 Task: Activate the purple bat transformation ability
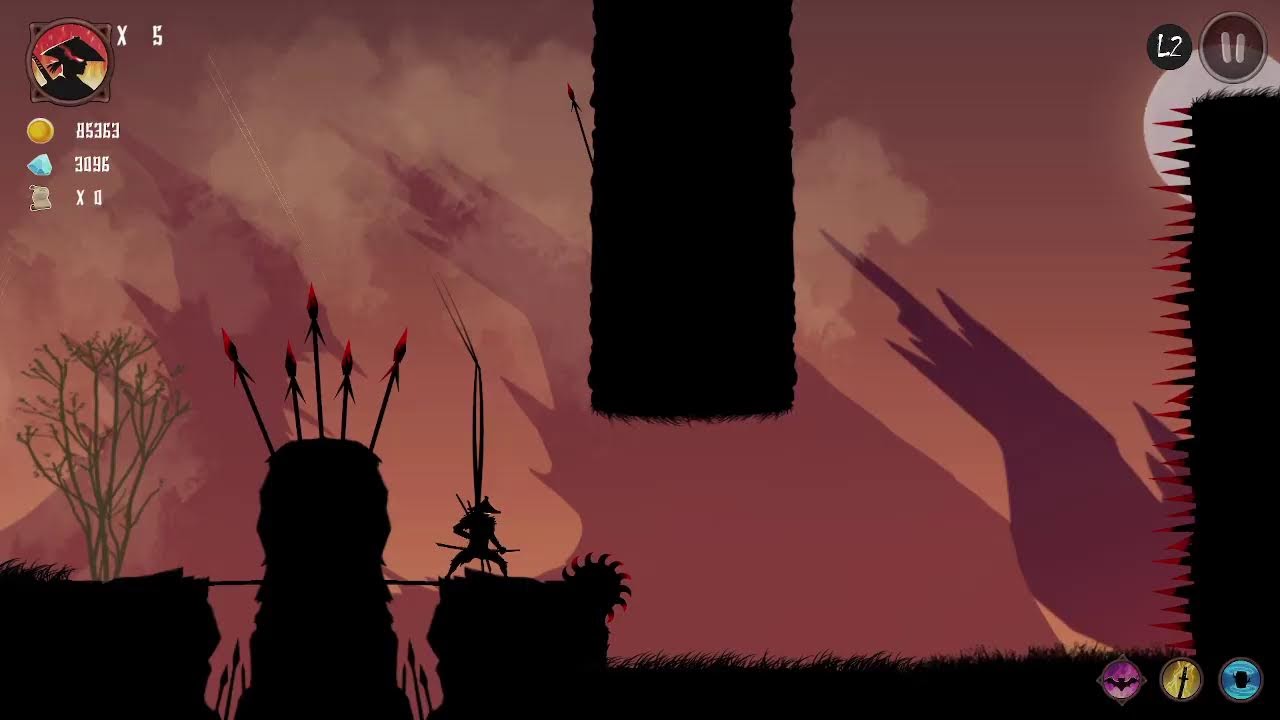click(1122, 678)
